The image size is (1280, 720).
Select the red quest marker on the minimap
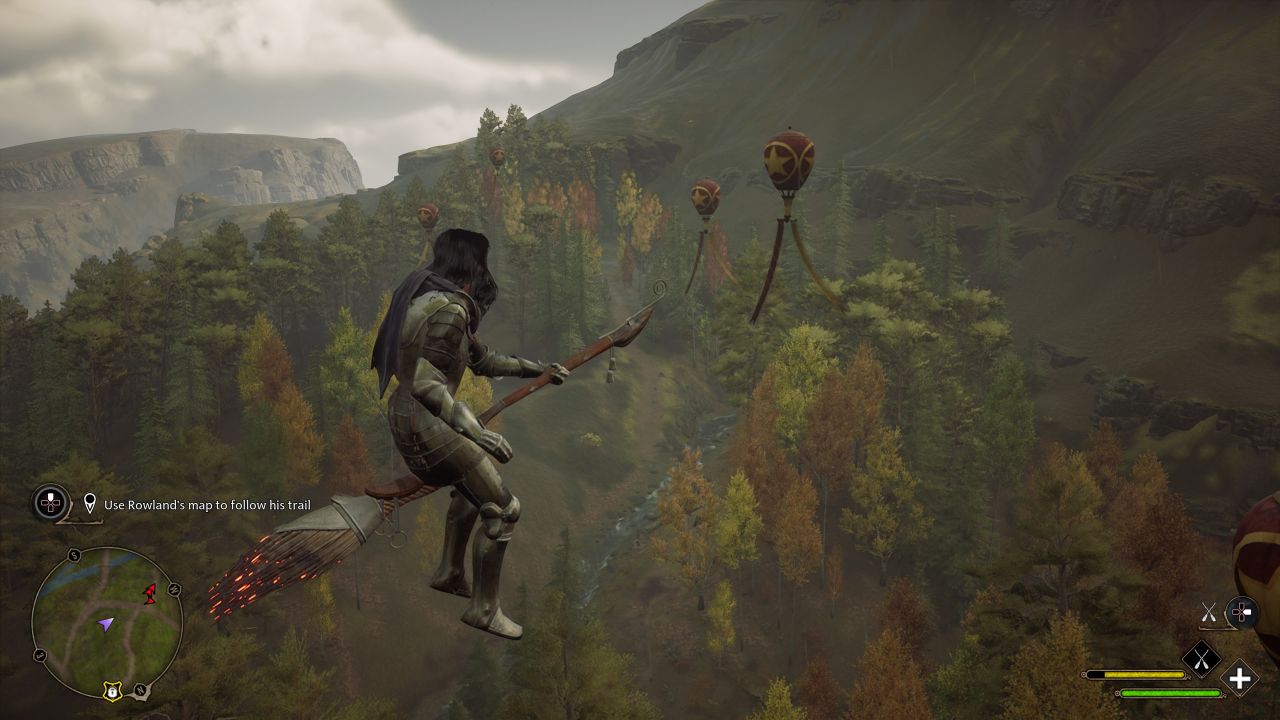click(149, 593)
